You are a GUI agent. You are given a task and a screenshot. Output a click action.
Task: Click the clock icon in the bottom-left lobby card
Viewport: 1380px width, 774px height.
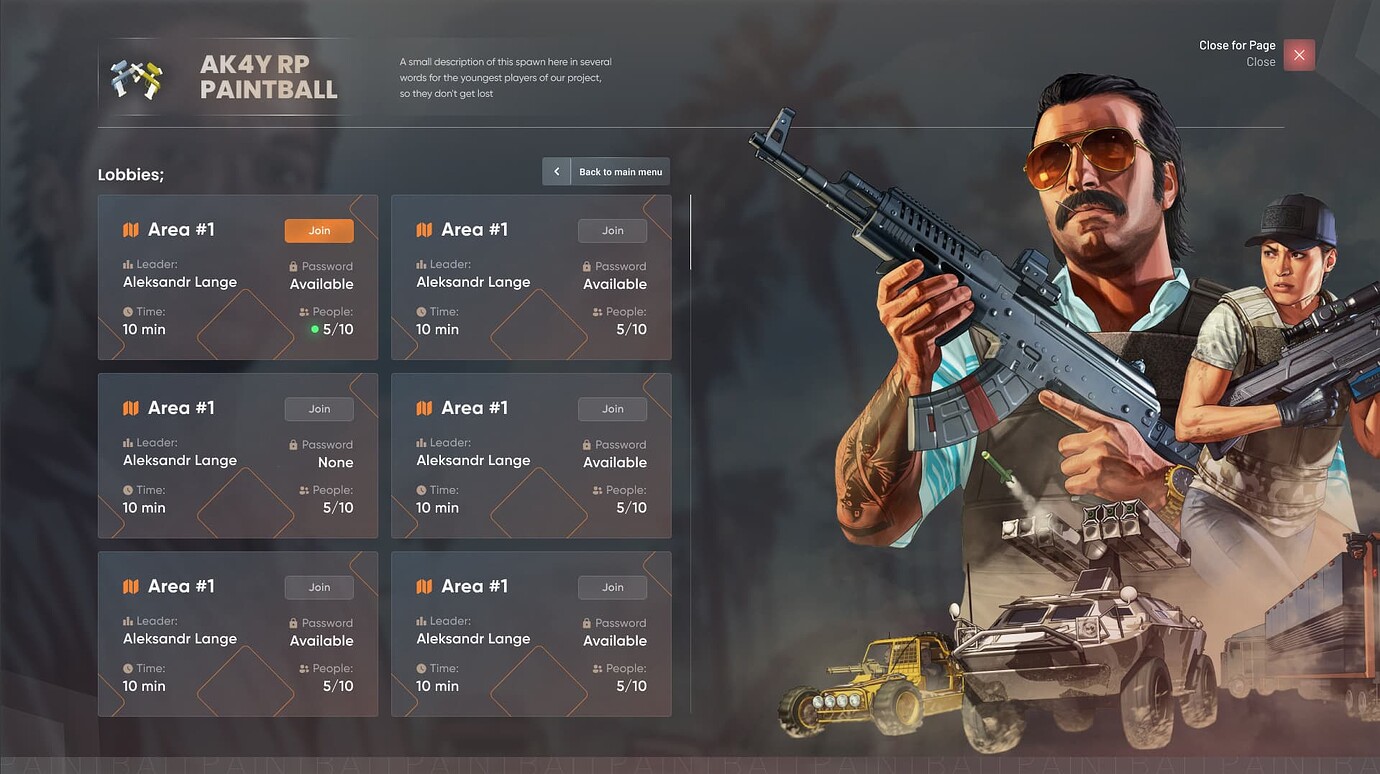(126, 668)
